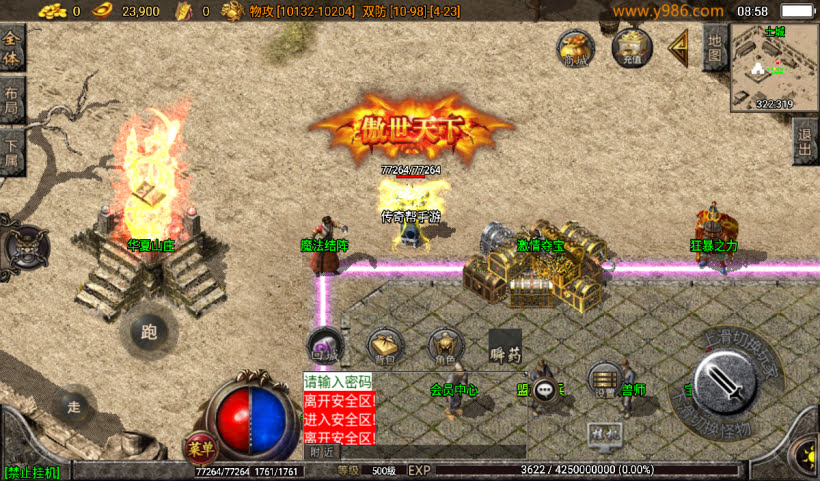The width and height of the screenshot is (820, 481).
Task: Toggle the 禁止挂机 auto-play label
Action: (x=32, y=472)
